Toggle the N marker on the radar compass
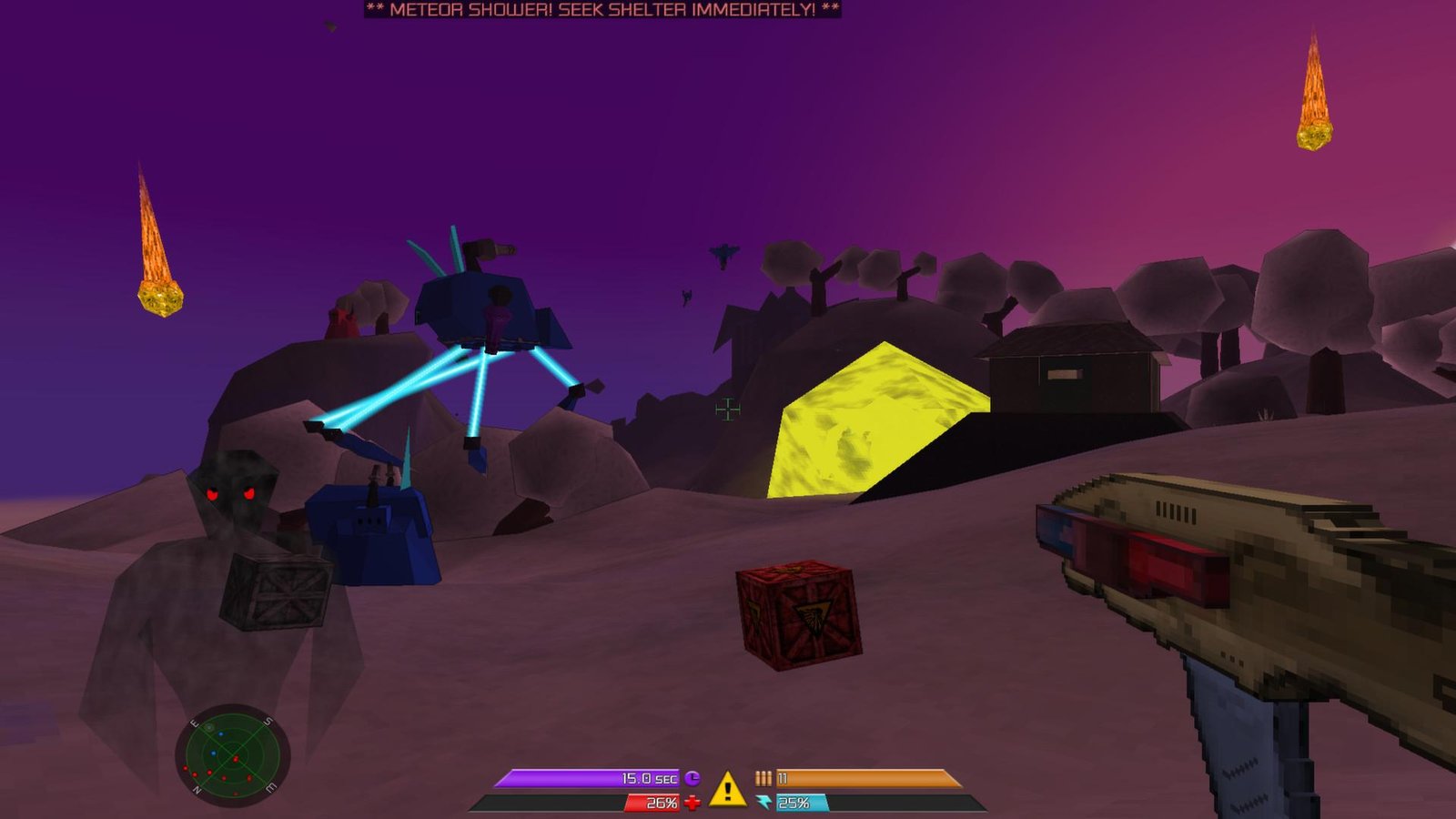1456x819 pixels. pyautogui.click(x=197, y=789)
